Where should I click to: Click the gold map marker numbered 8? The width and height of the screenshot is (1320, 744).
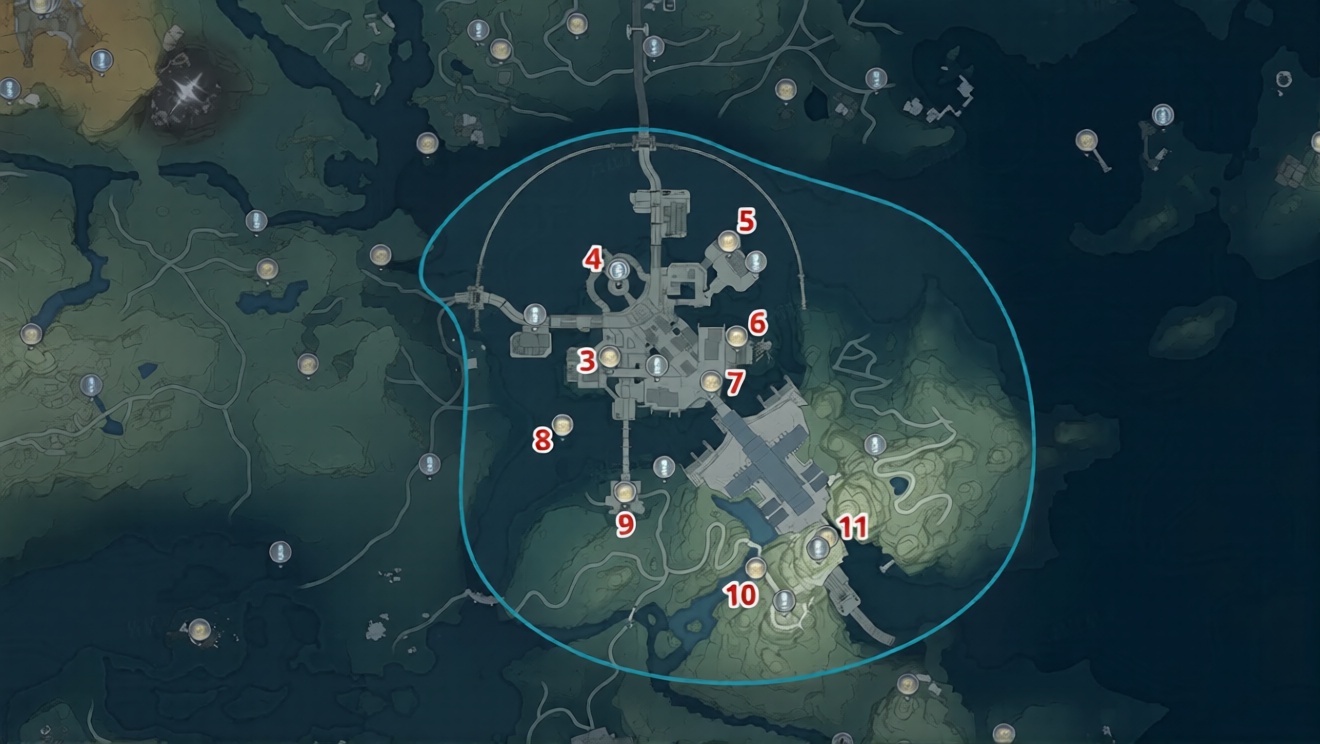click(563, 426)
